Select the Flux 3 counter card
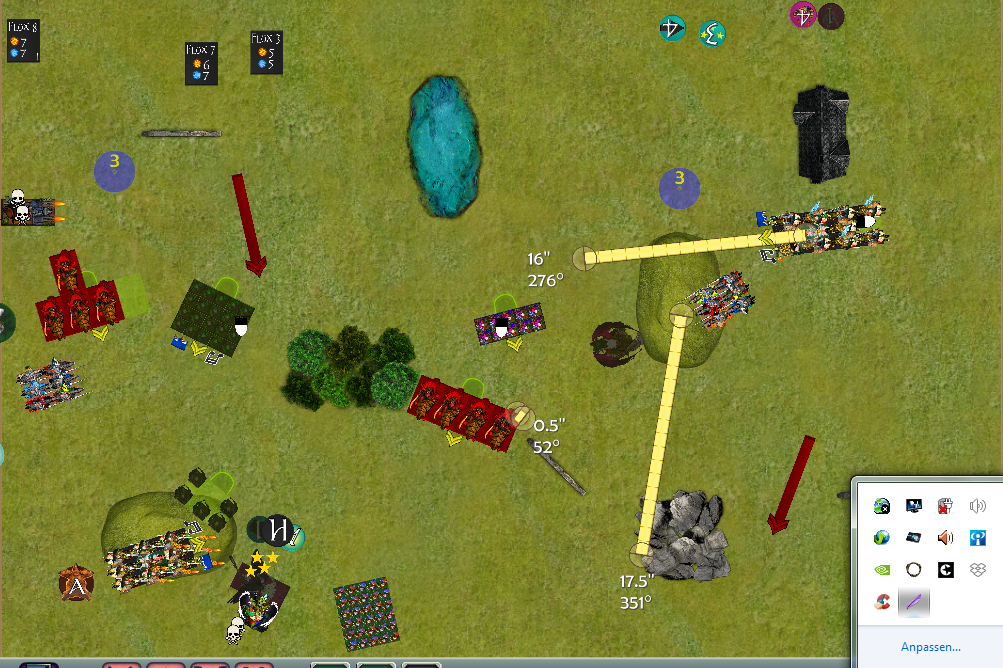The width and height of the screenshot is (1003, 668). (266, 52)
